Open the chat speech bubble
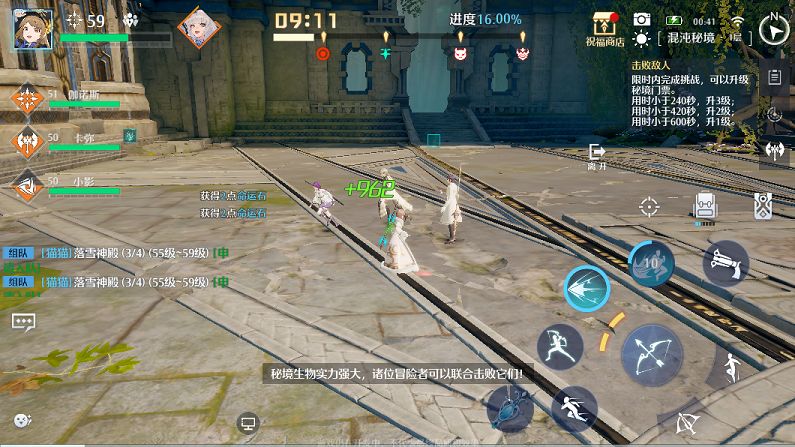Viewport: 795px width, 447px height. (x=23, y=322)
